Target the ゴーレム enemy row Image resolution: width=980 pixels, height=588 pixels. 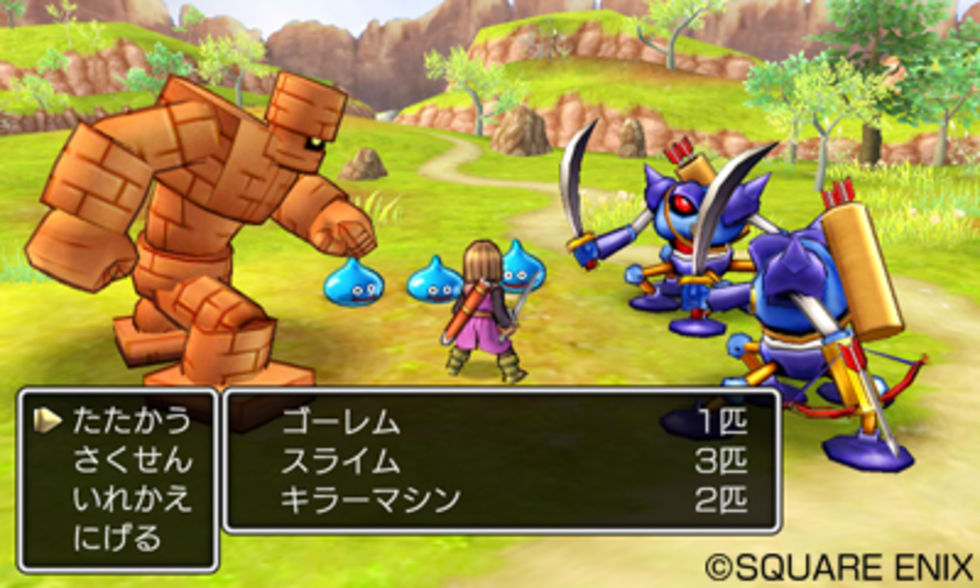coord(500,422)
